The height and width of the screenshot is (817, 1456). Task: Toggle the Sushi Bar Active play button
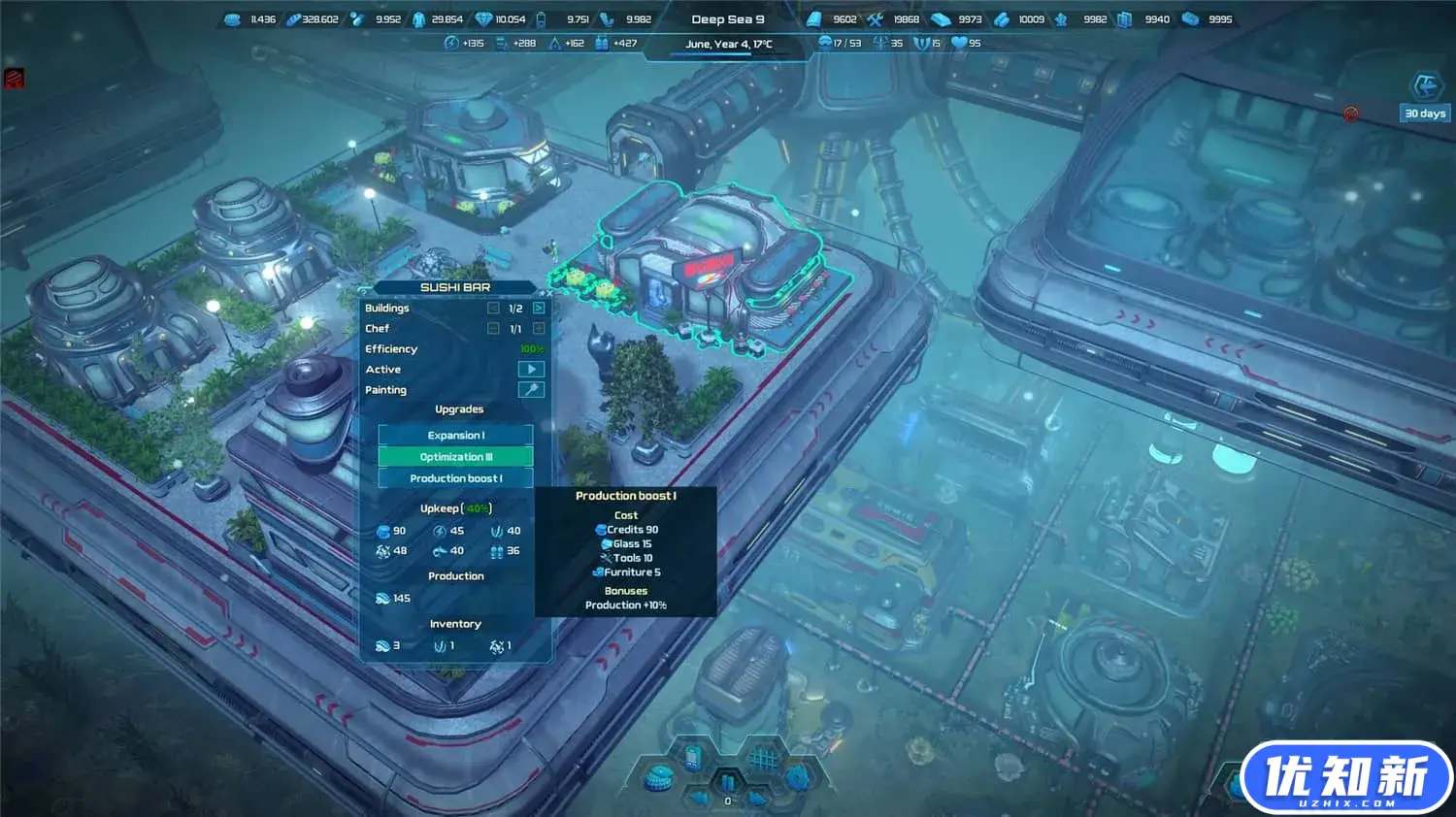(531, 370)
